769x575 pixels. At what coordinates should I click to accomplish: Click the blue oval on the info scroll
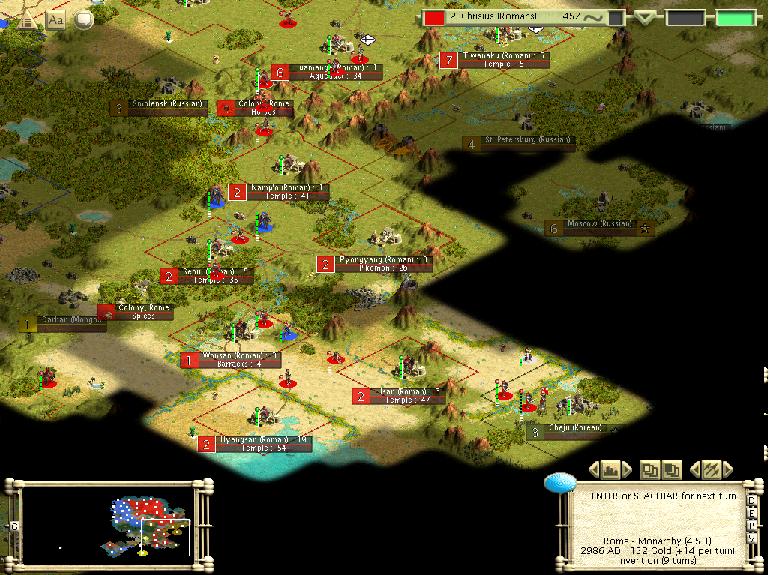pyautogui.click(x=558, y=483)
